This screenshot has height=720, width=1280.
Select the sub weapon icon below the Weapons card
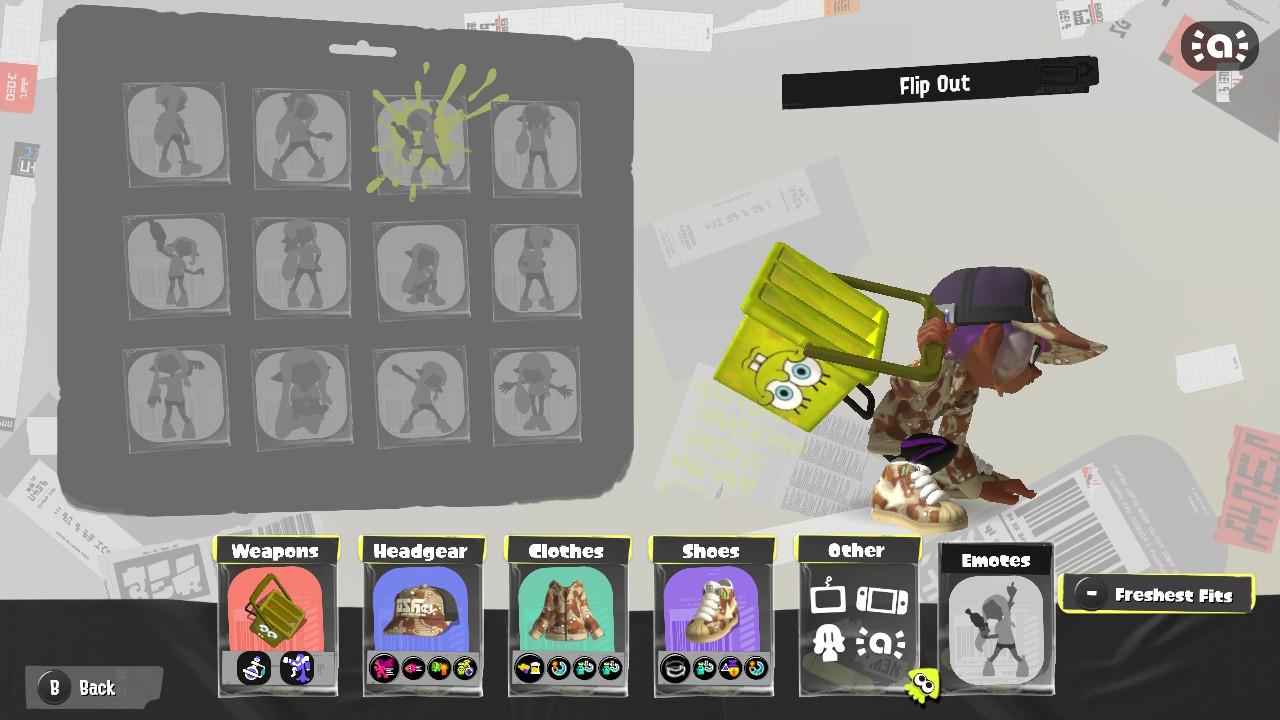tap(254, 670)
